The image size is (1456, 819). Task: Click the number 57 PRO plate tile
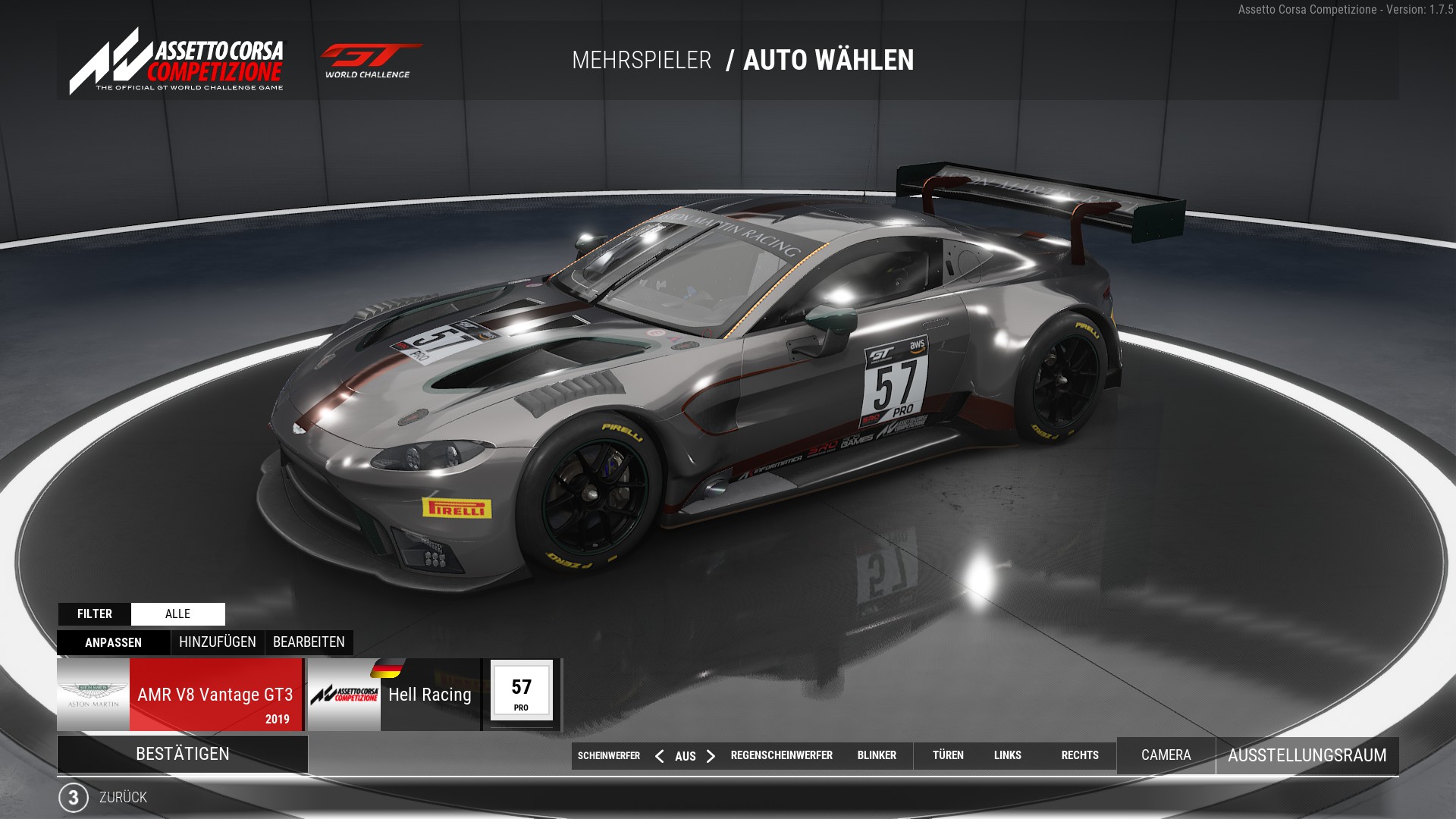point(522,691)
